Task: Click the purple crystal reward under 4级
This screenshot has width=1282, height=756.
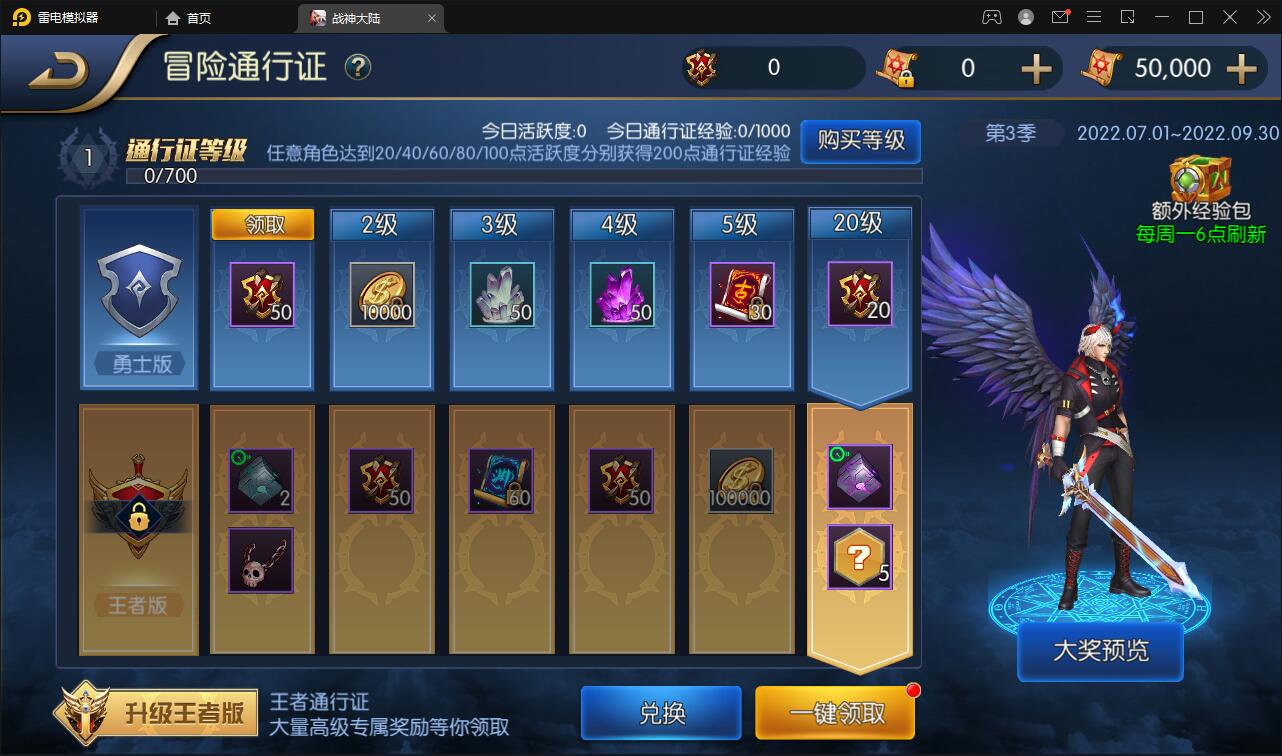Action: point(621,294)
